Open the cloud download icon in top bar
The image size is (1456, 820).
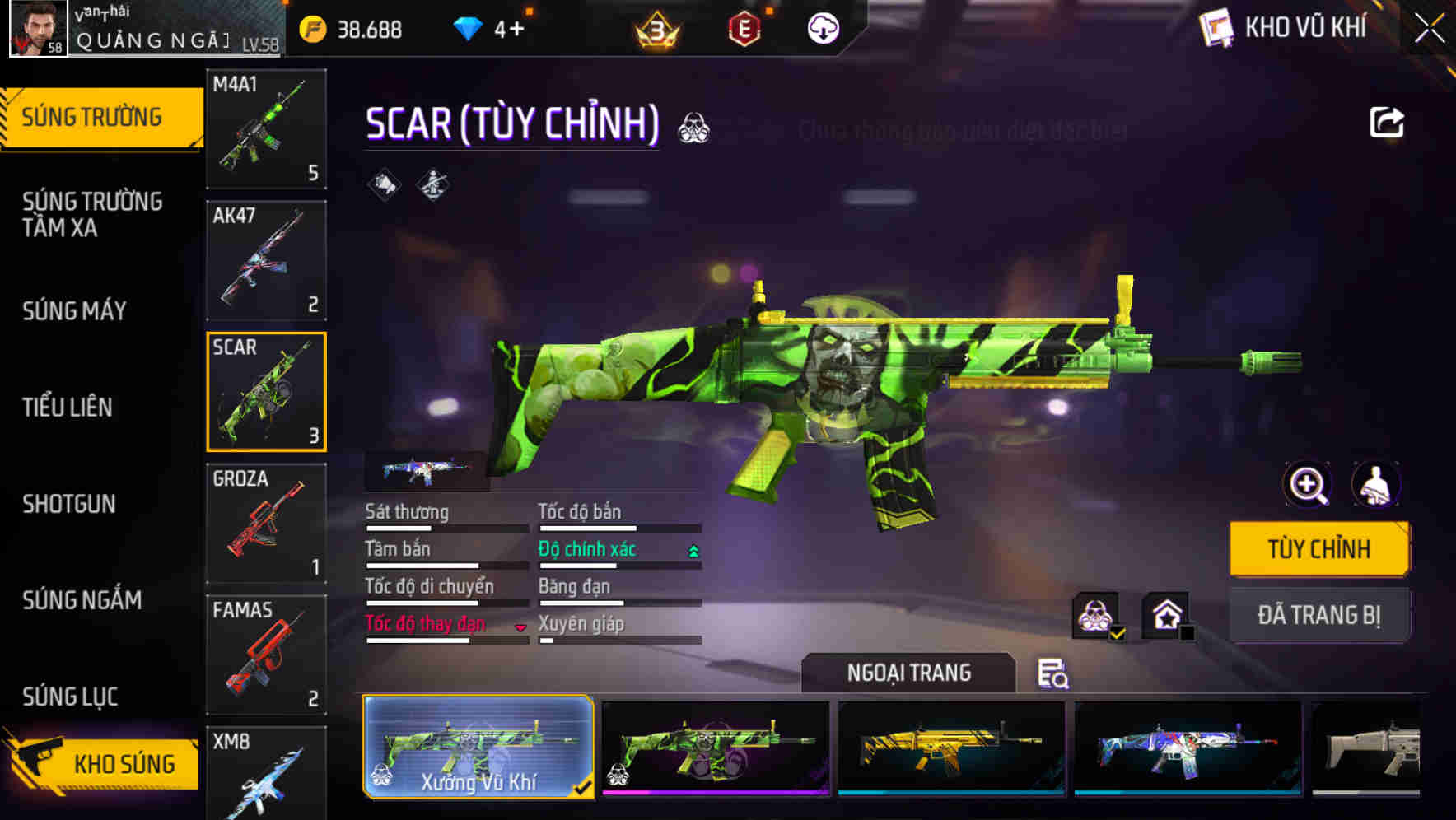click(820, 29)
